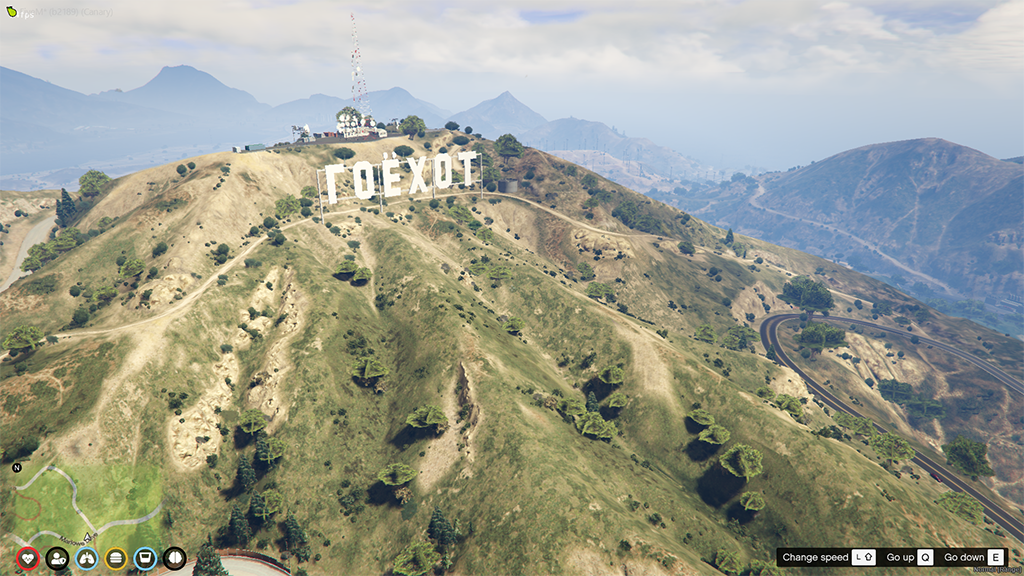Select the lungs stamina status icon

coord(87,558)
